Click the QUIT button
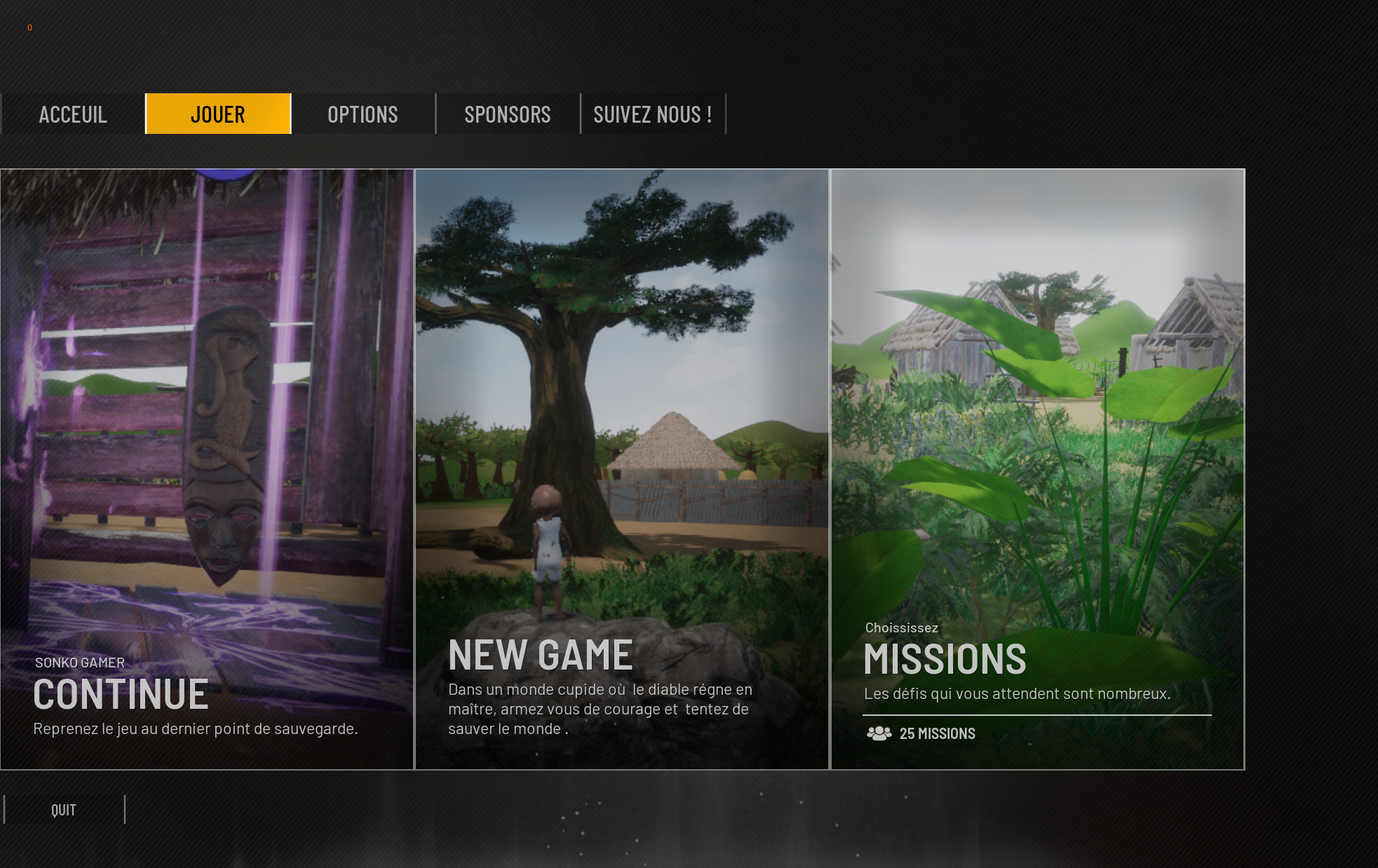This screenshot has width=1378, height=868. click(x=64, y=810)
